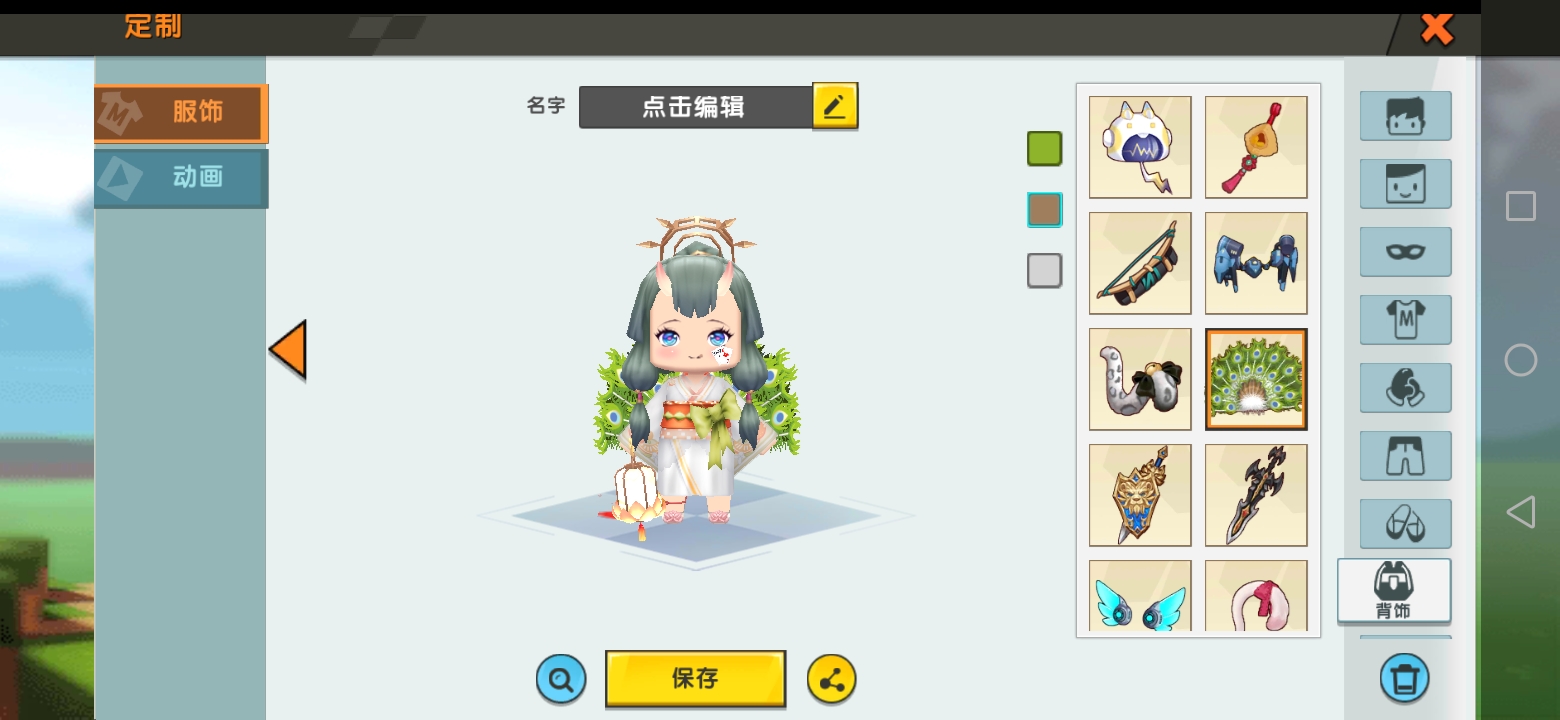The width and height of the screenshot is (1560, 720).
Task: Switch to the eye mask category
Action: coord(1405,252)
